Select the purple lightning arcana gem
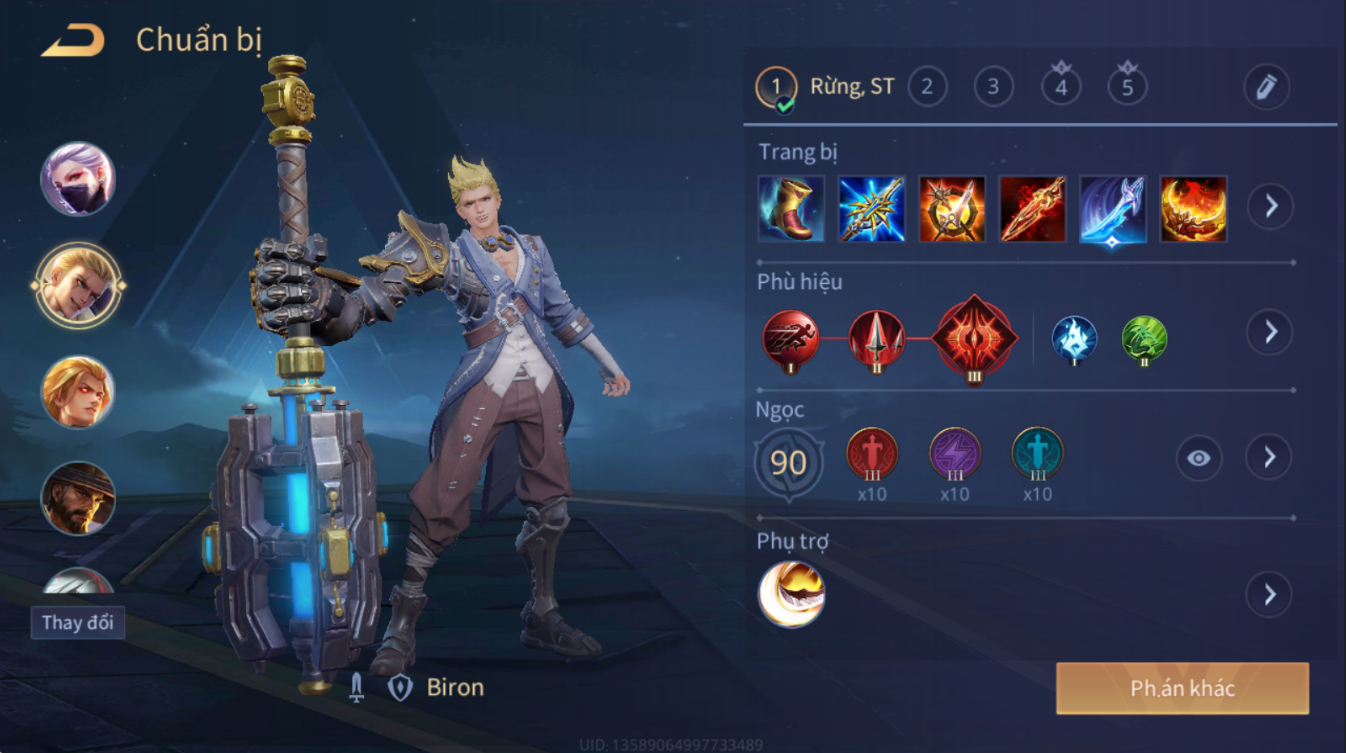The width and height of the screenshot is (1346, 753). [954, 454]
